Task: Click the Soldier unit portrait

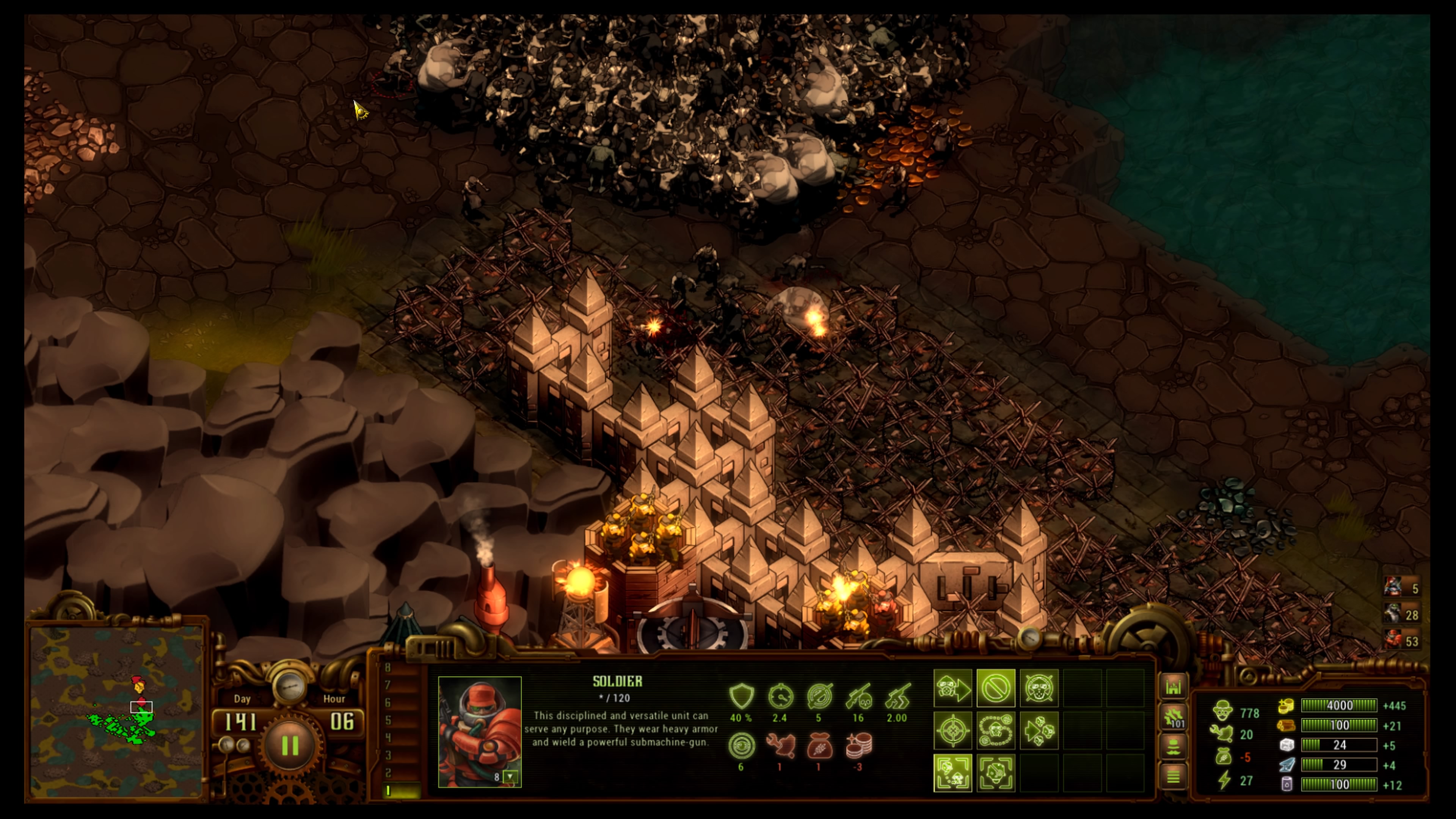Action: pyautogui.click(x=479, y=729)
